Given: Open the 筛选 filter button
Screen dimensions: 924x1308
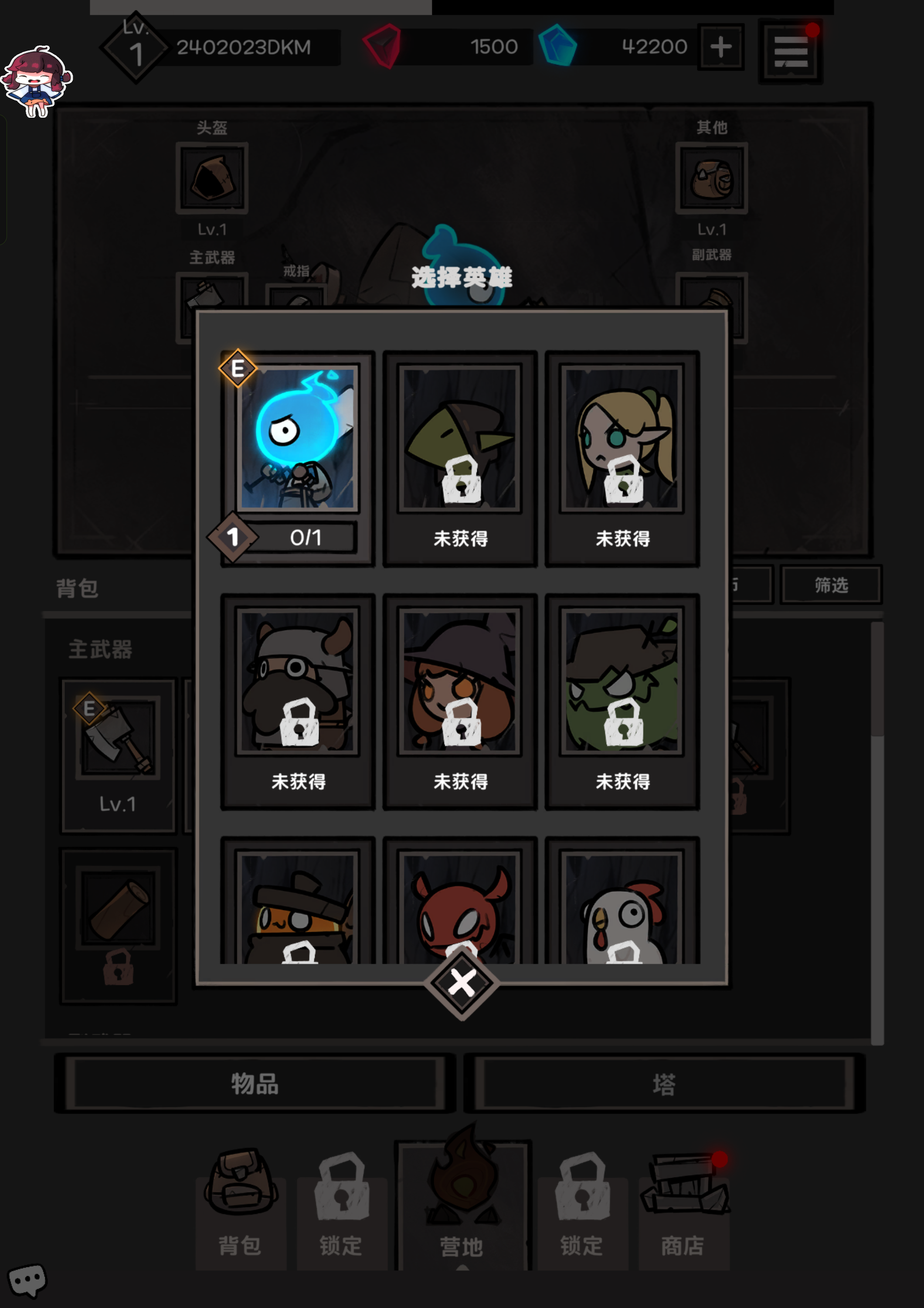Looking at the screenshot, I should click(x=831, y=585).
